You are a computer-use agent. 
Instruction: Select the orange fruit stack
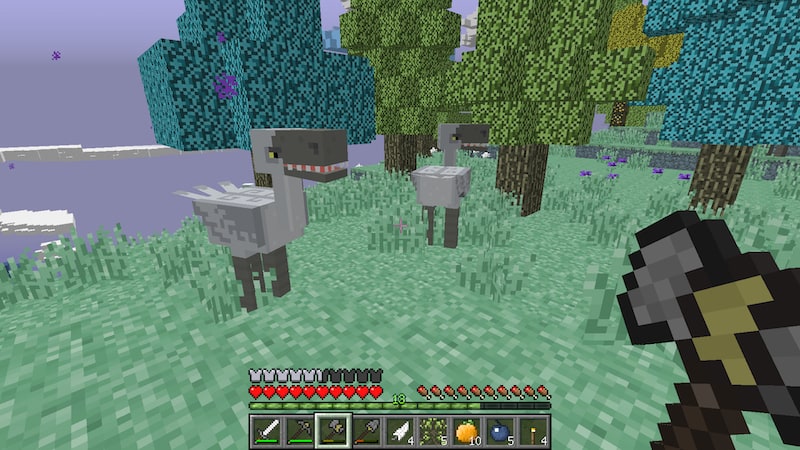click(x=467, y=431)
